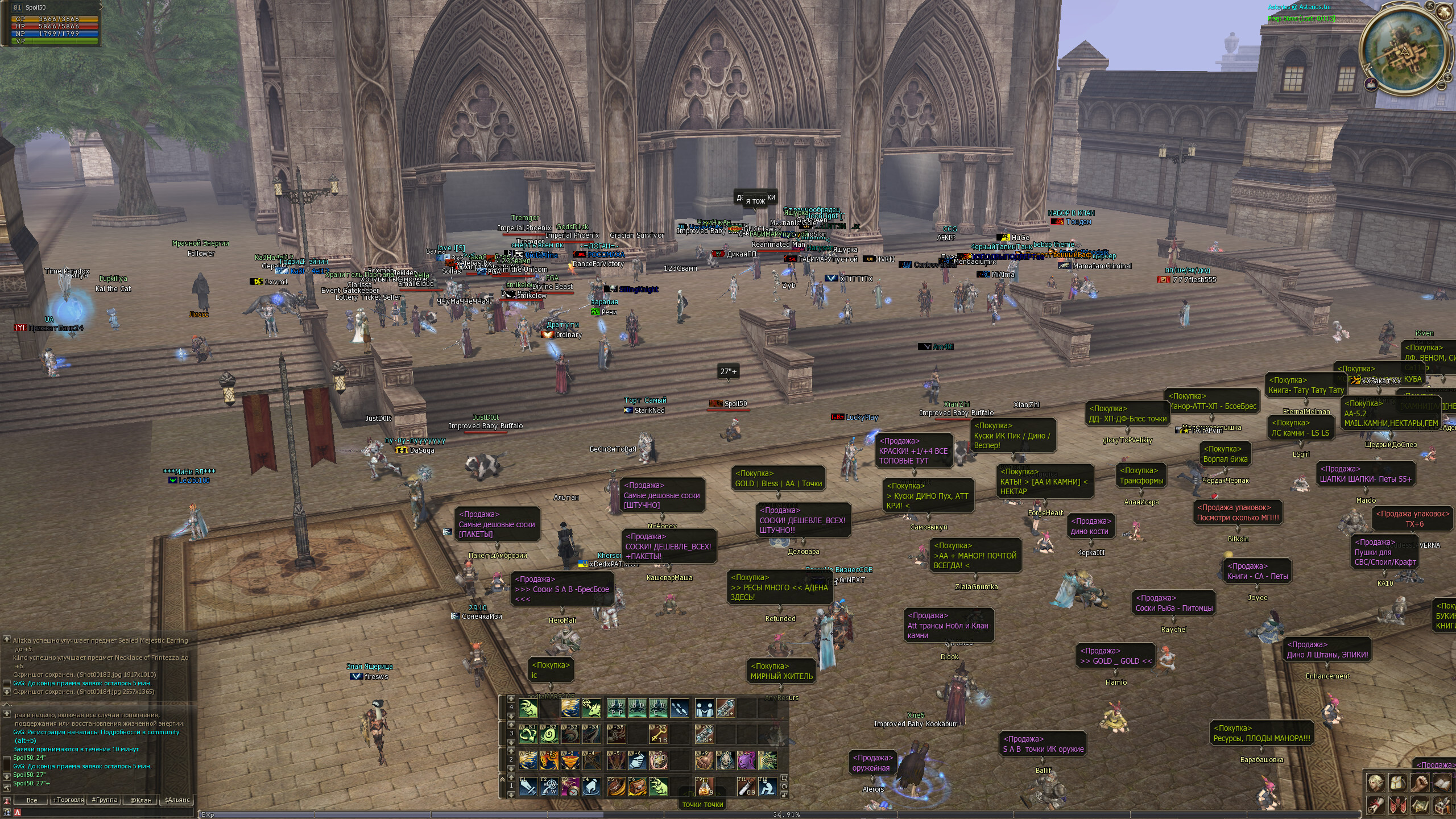1456x819 pixels.
Task: Use the golden key item slot
Action: tap(658, 734)
